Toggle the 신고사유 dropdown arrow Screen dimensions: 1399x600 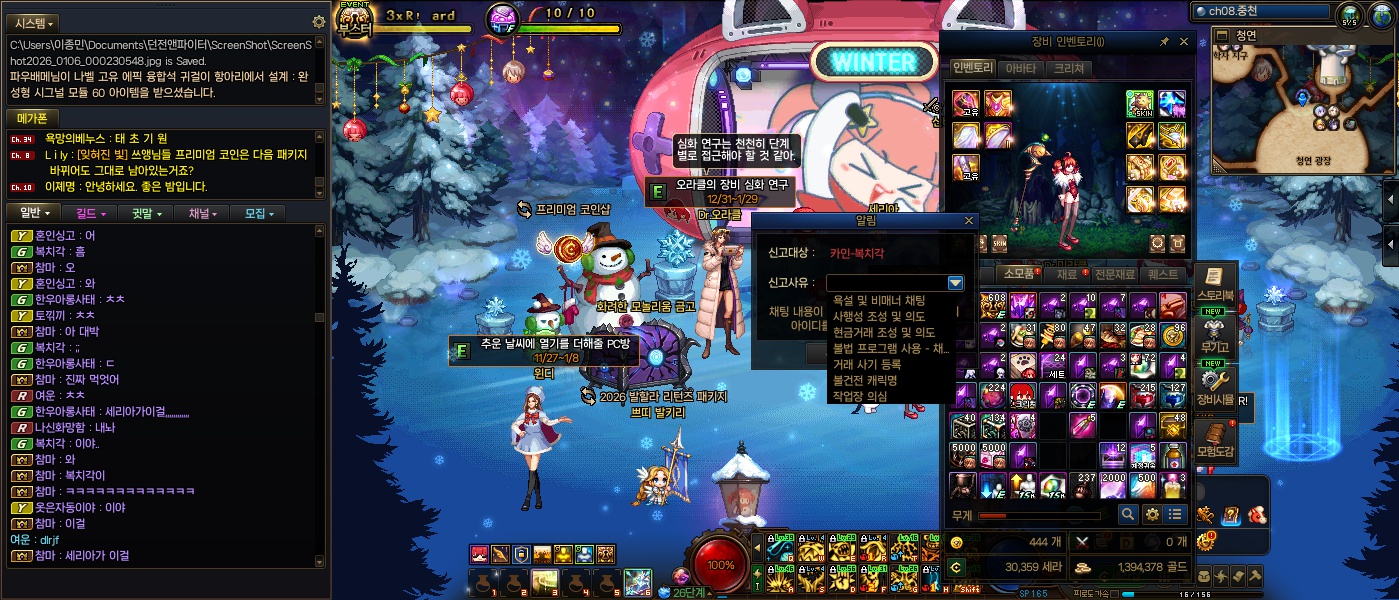[955, 283]
